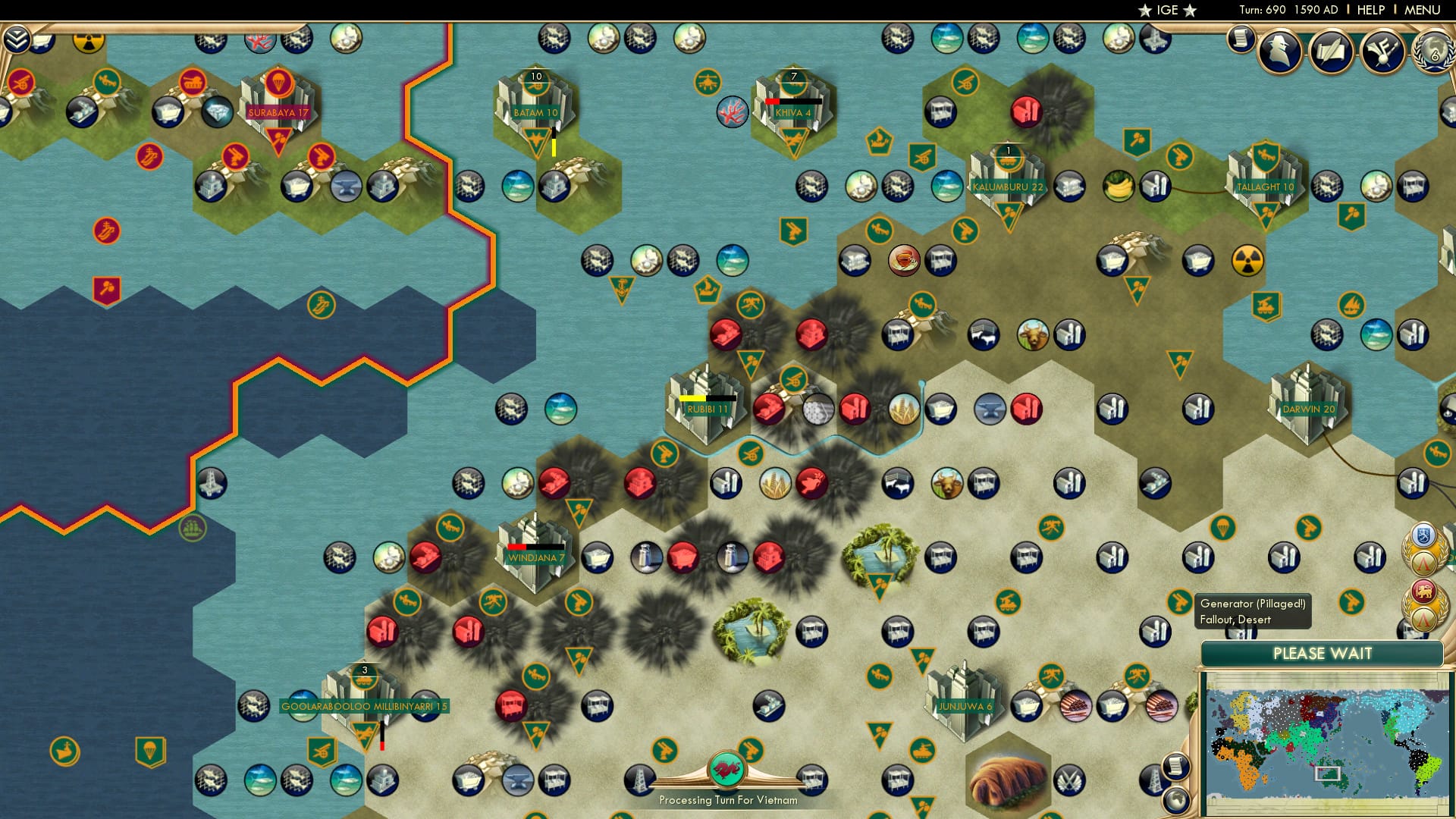The image size is (1456, 819).
Task: Click the banana resource icon beside Kalumburu
Action: 1119,184
